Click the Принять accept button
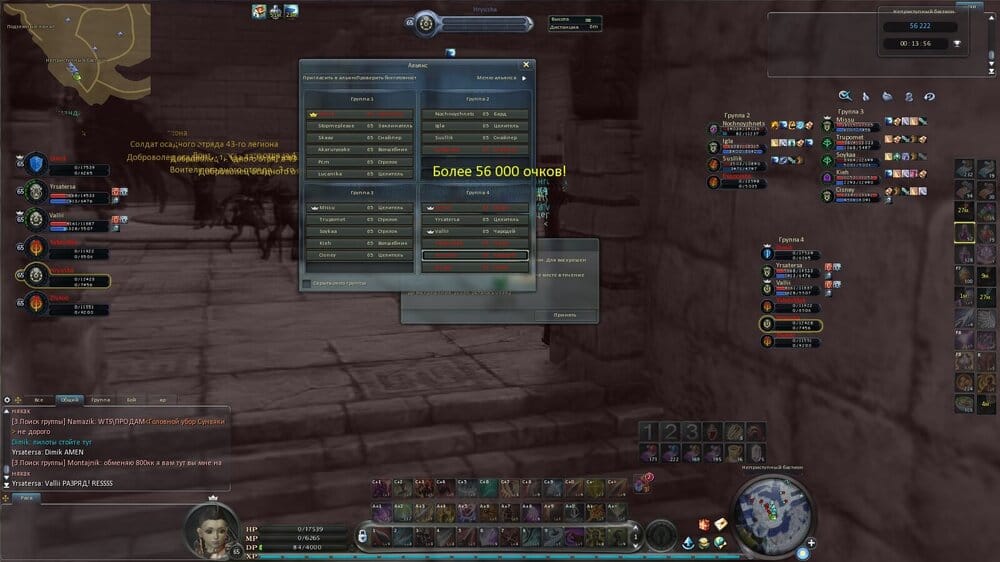This screenshot has width=1000, height=562. coord(564,315)
